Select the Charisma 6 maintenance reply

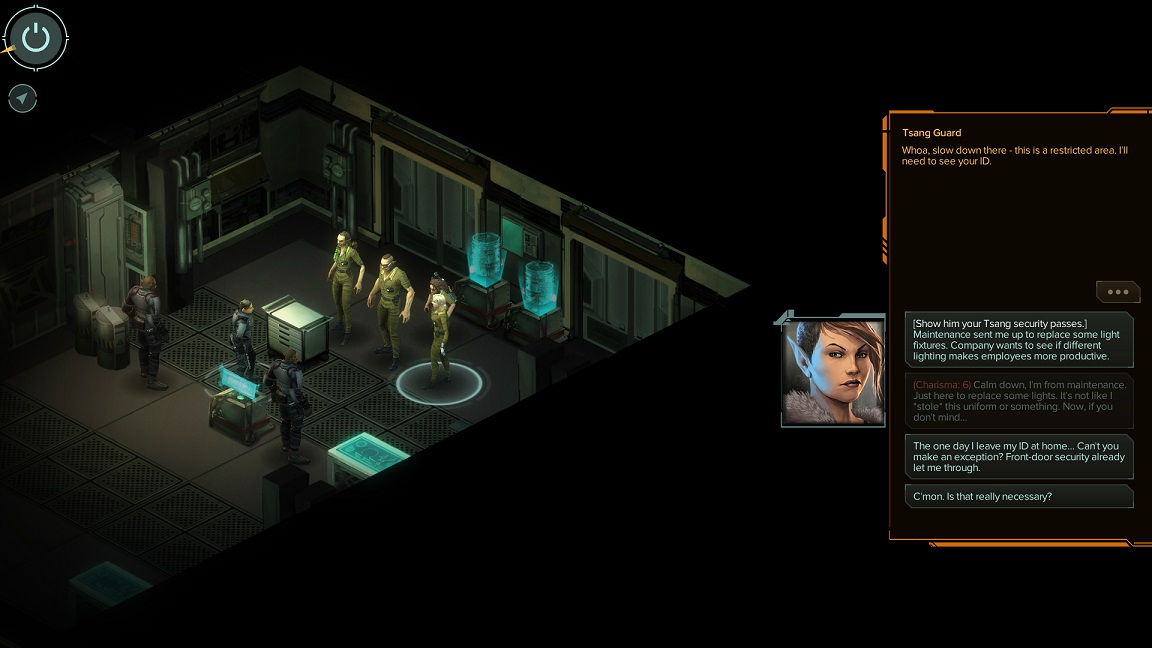click(x=1019, y=401)
